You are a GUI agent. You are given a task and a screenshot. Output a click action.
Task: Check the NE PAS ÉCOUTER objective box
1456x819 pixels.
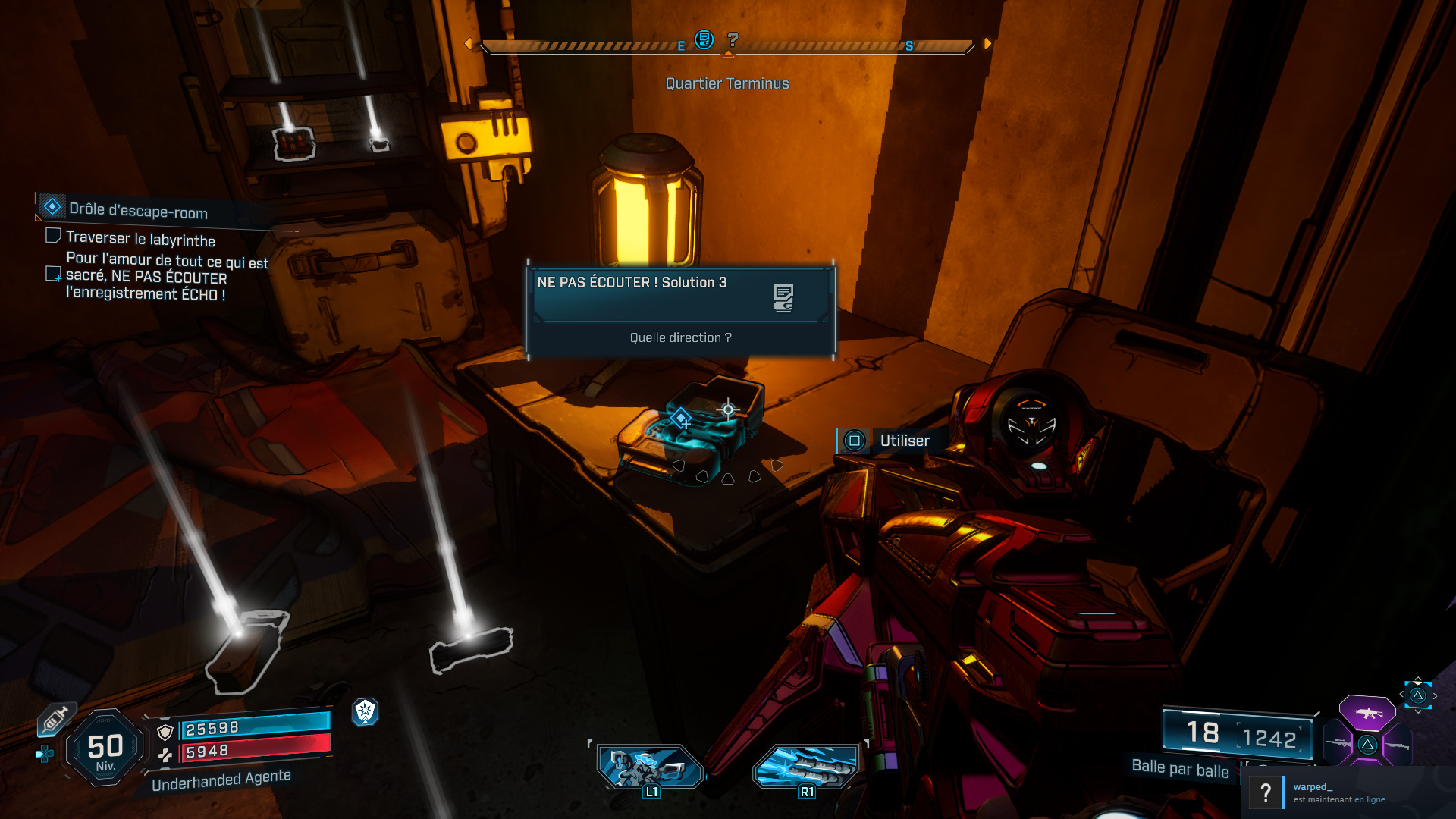pyautogui.click(x=53, y=275)
